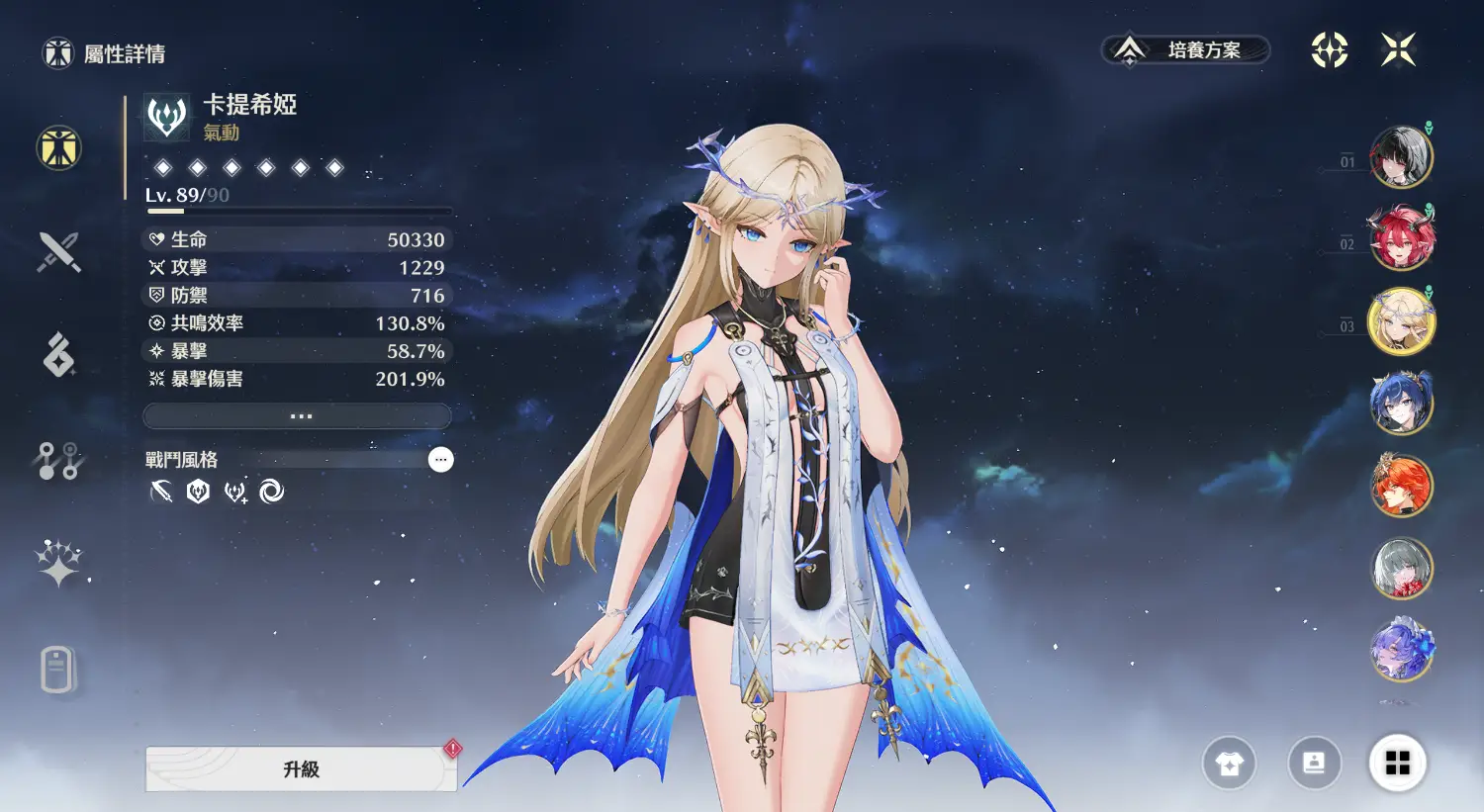Open the four-square grid character list button
1484x812 pixels.
click(1397, 764)
